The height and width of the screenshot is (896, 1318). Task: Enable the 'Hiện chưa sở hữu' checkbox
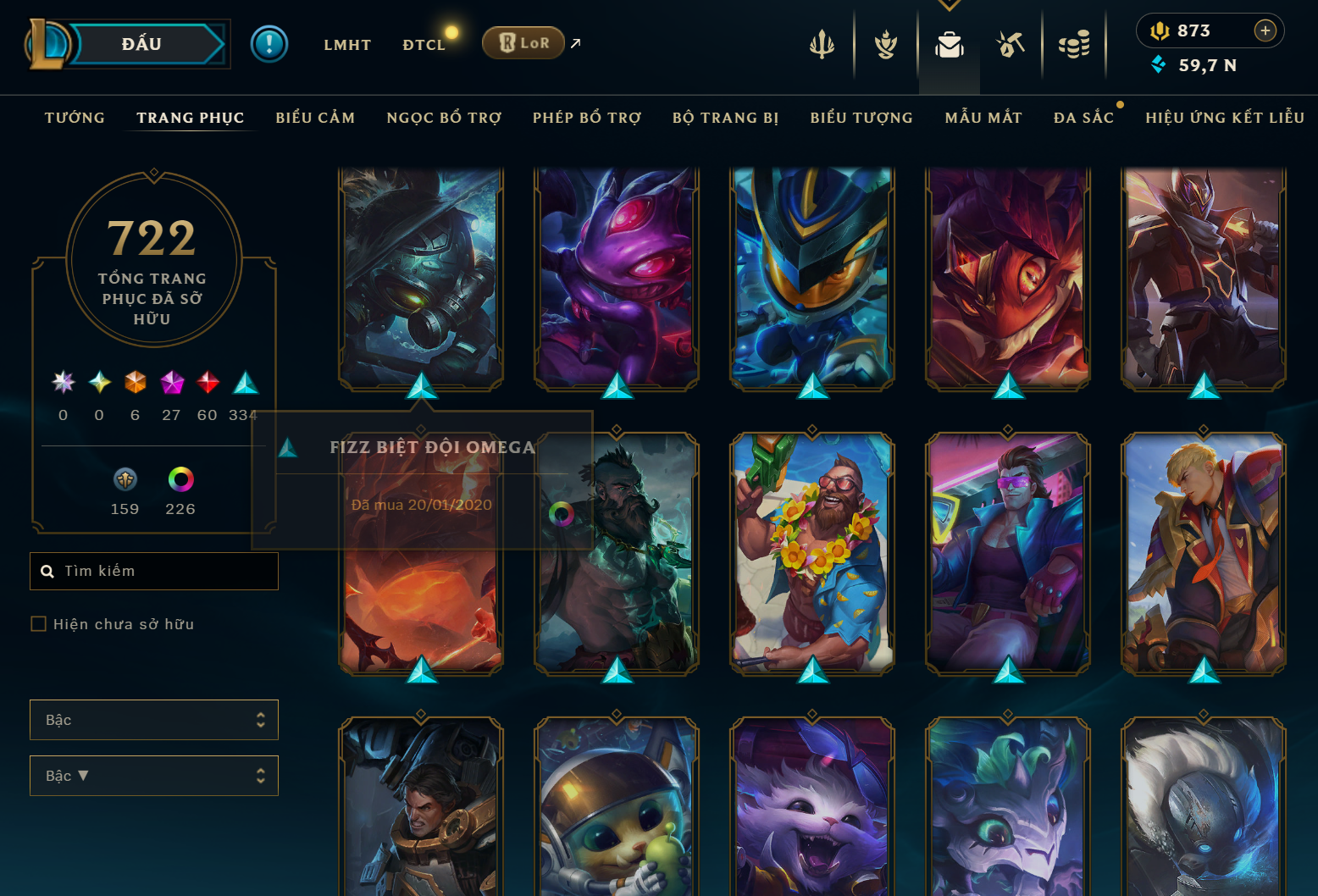(39, 623)
